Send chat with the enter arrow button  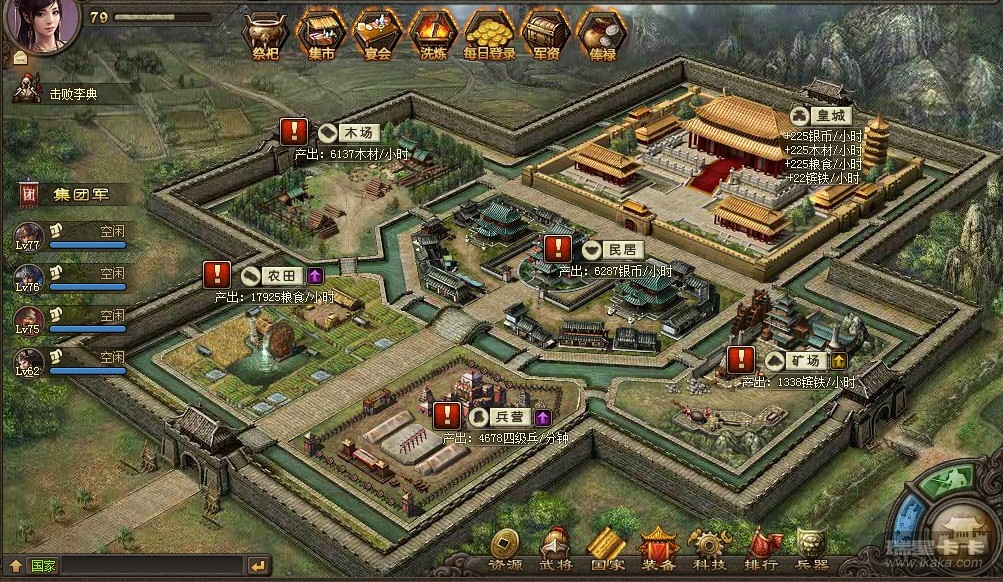258,566
